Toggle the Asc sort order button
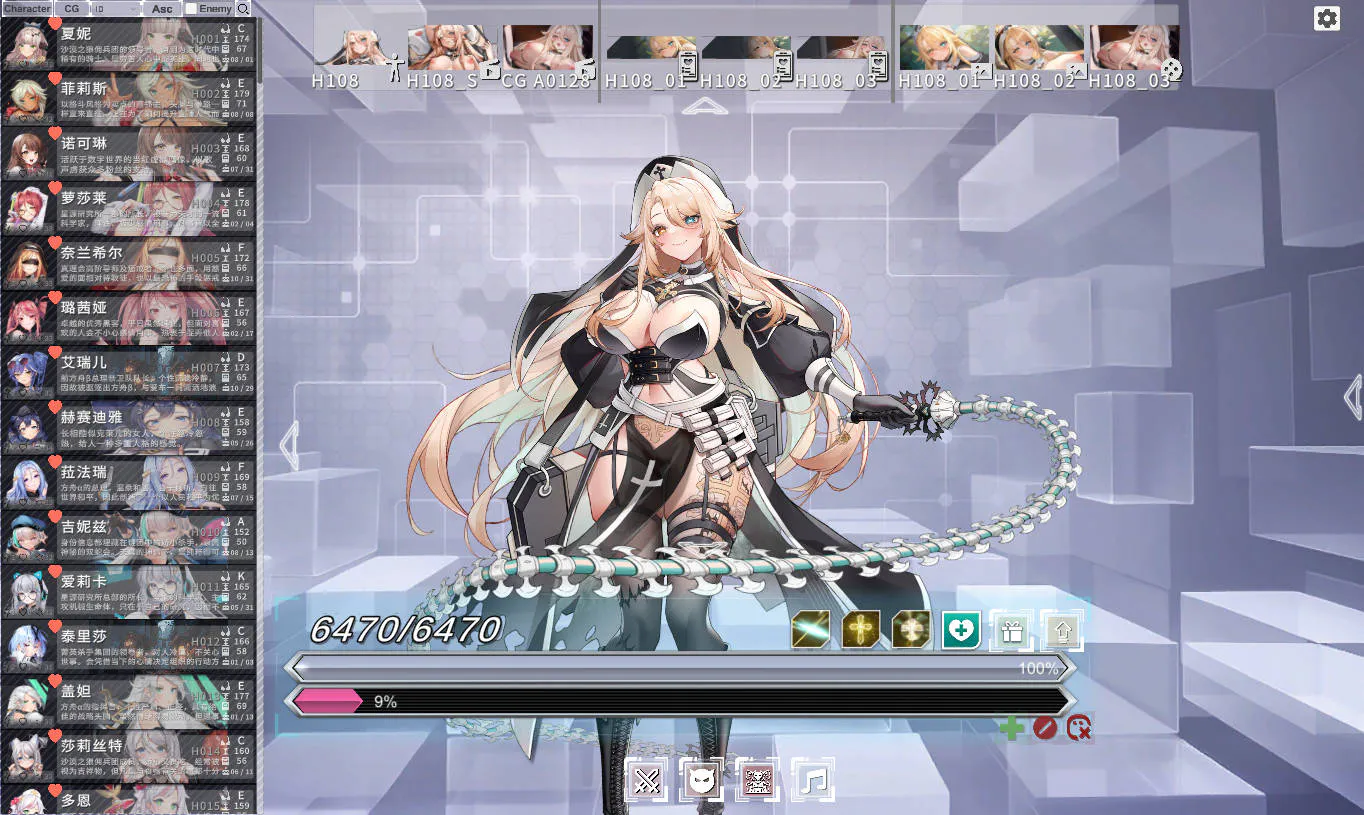The image size is (1364, 815). pyautogui.click(x=162, y=9)
